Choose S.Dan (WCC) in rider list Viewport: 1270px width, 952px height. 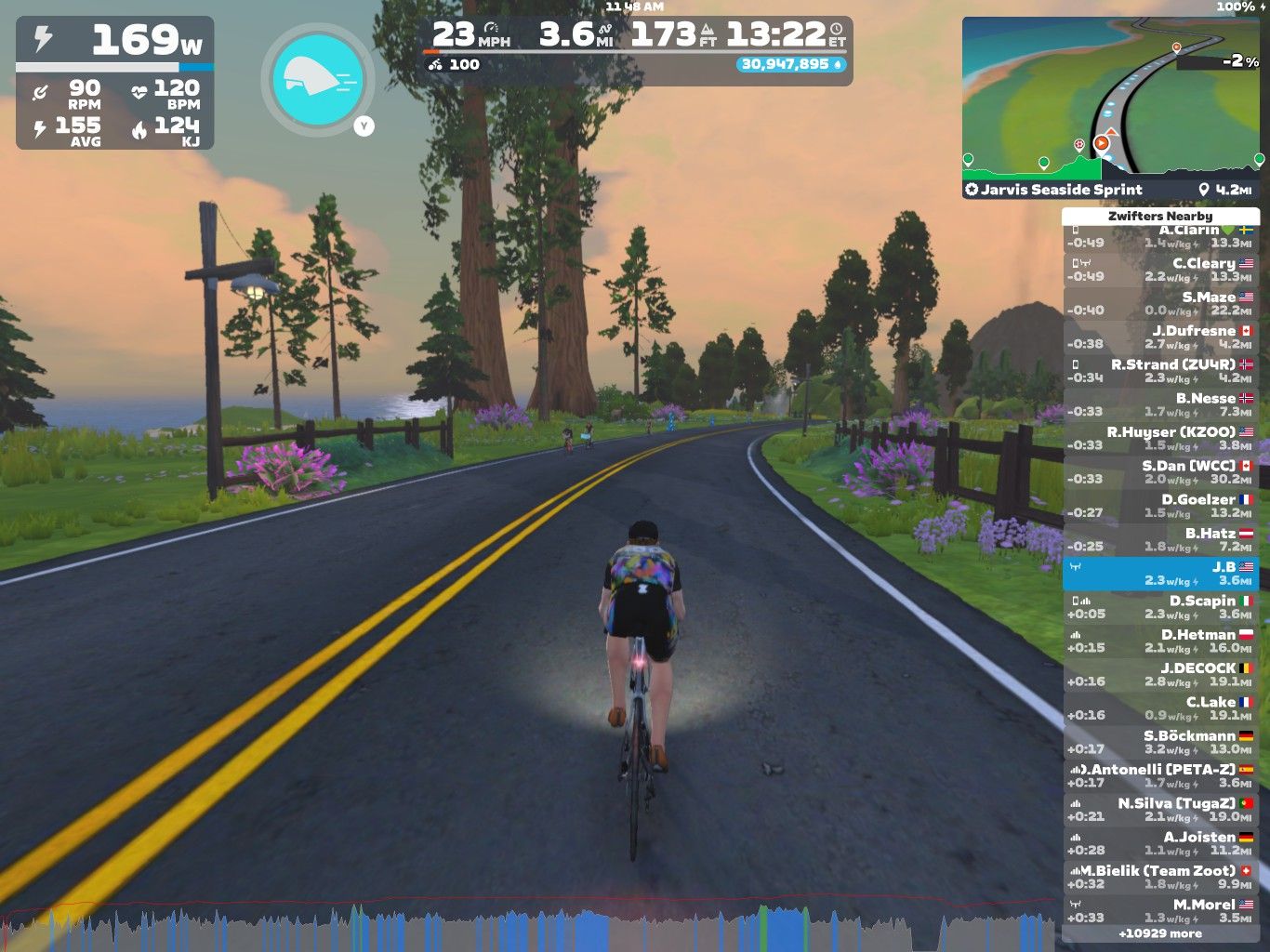click(x=1160, y=471)
